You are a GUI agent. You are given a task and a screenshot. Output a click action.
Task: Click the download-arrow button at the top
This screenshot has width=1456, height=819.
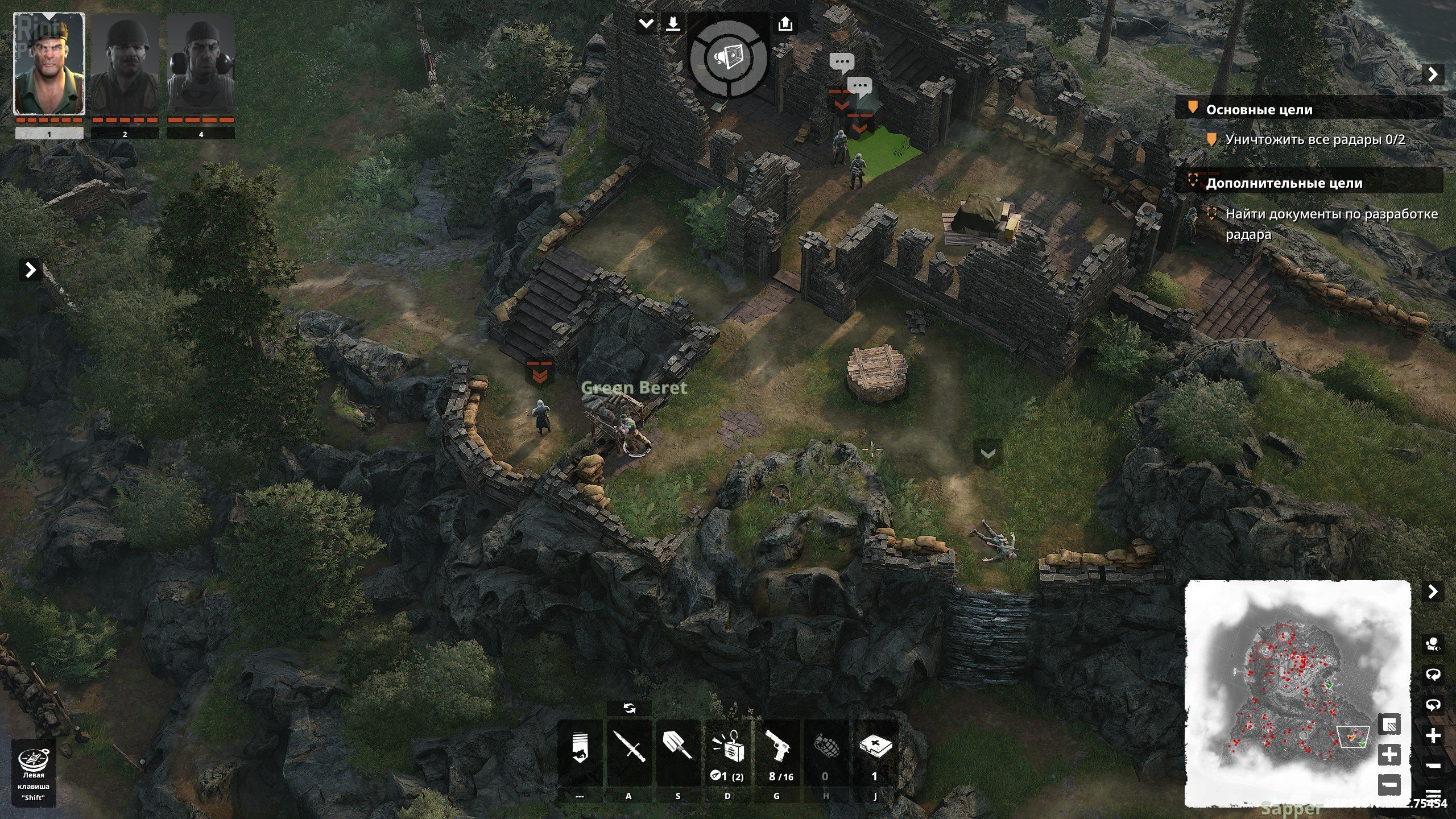tap(673, 24)
